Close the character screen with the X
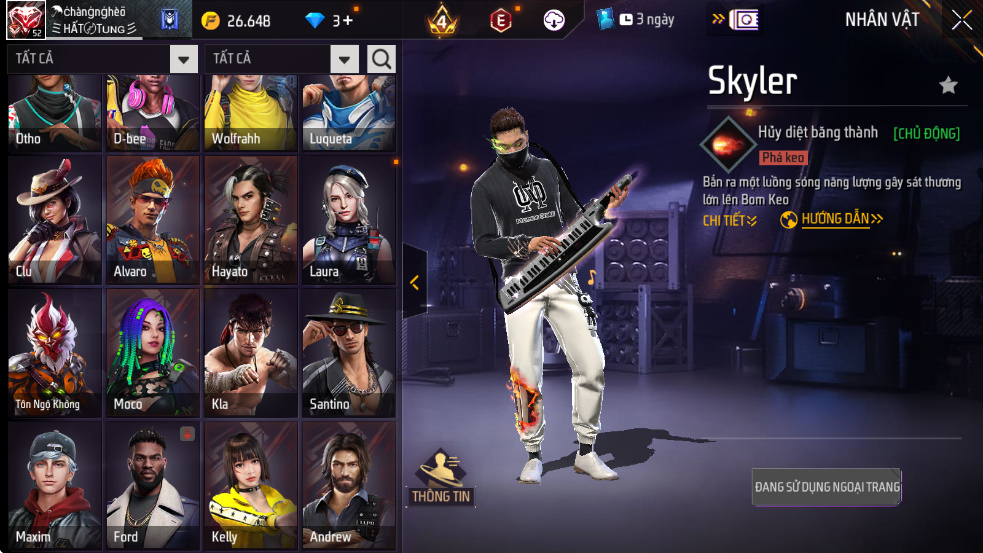This screenshot has width=983, height=553. click(960, 20)
